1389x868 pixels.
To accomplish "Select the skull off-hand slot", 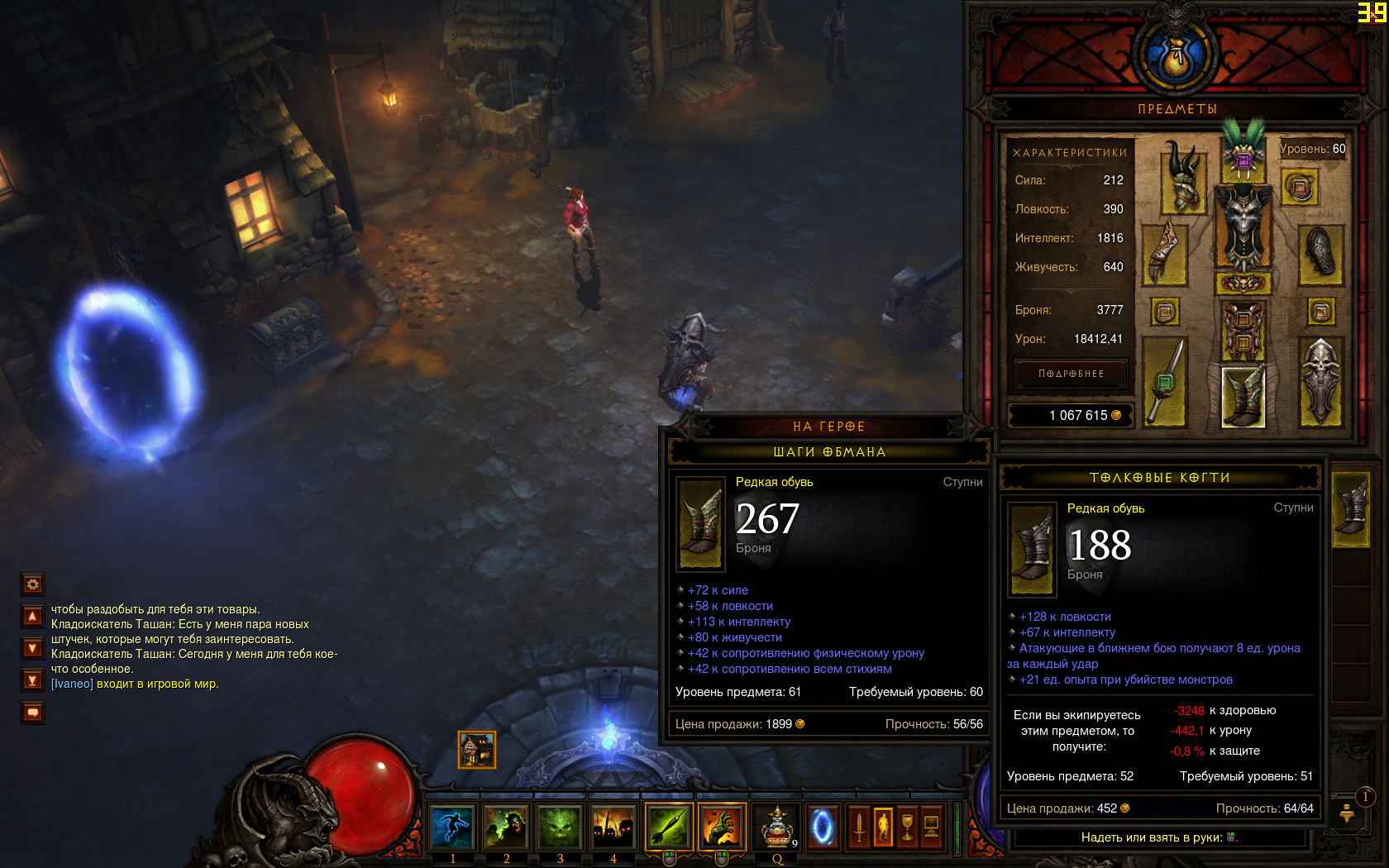I will [x=1320, y=382].
